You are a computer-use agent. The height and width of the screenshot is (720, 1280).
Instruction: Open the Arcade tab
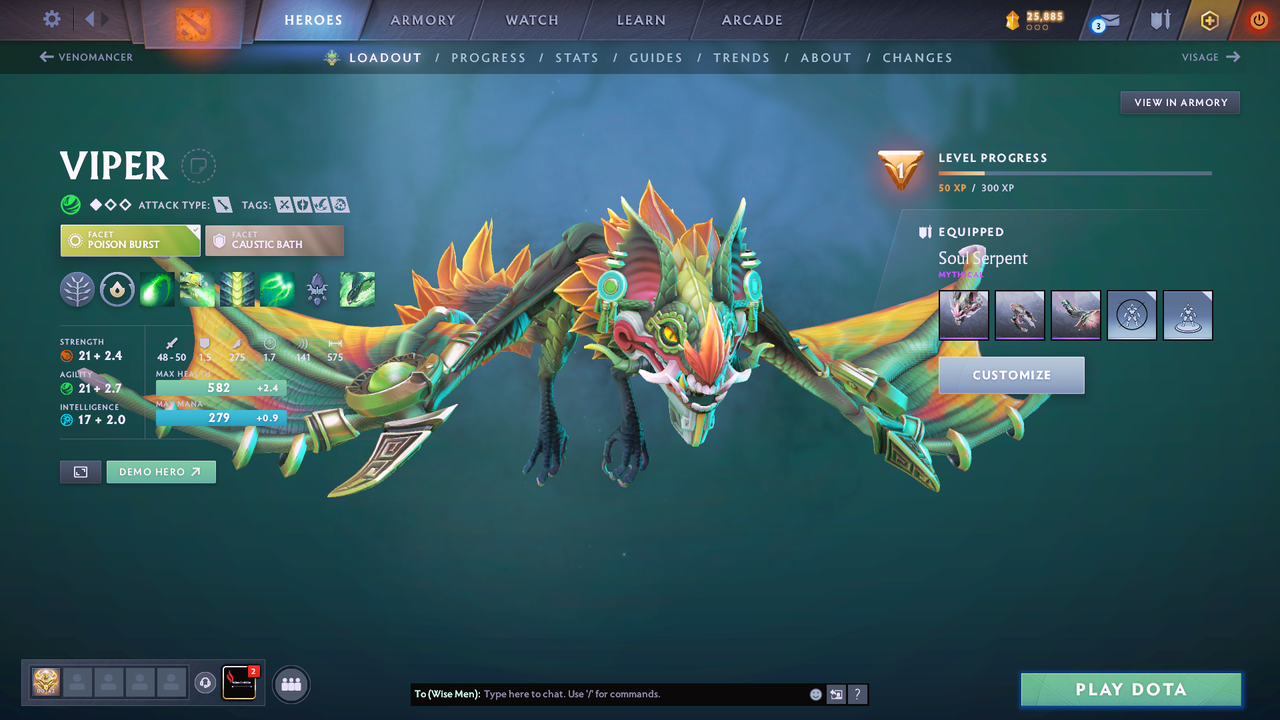tap(752, 20)
